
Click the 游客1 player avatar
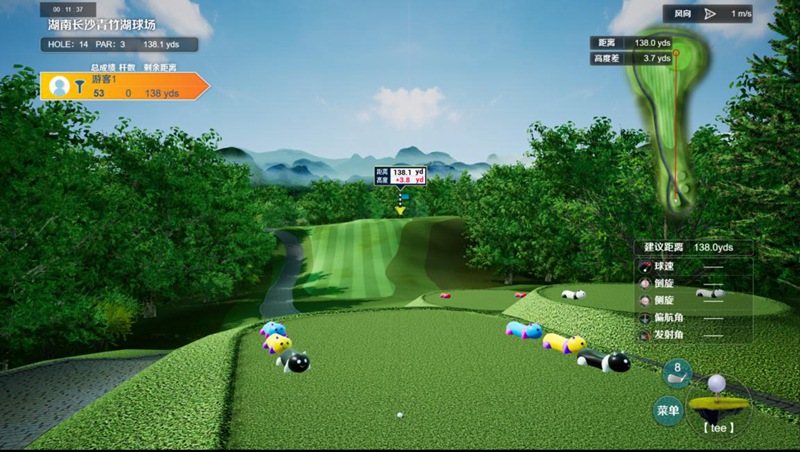(x=60, y=86)
